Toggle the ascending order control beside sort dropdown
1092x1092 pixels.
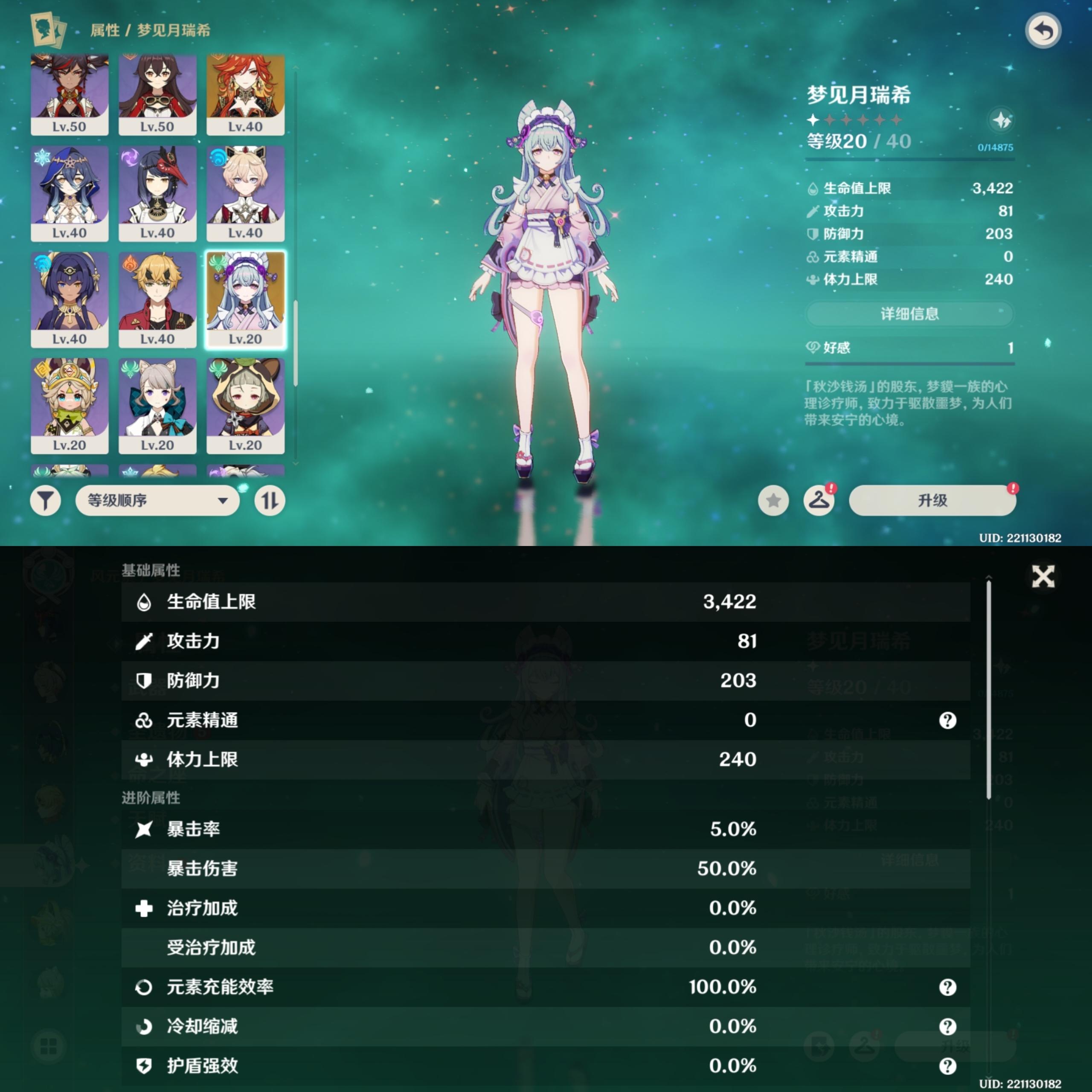coord(270,500)
